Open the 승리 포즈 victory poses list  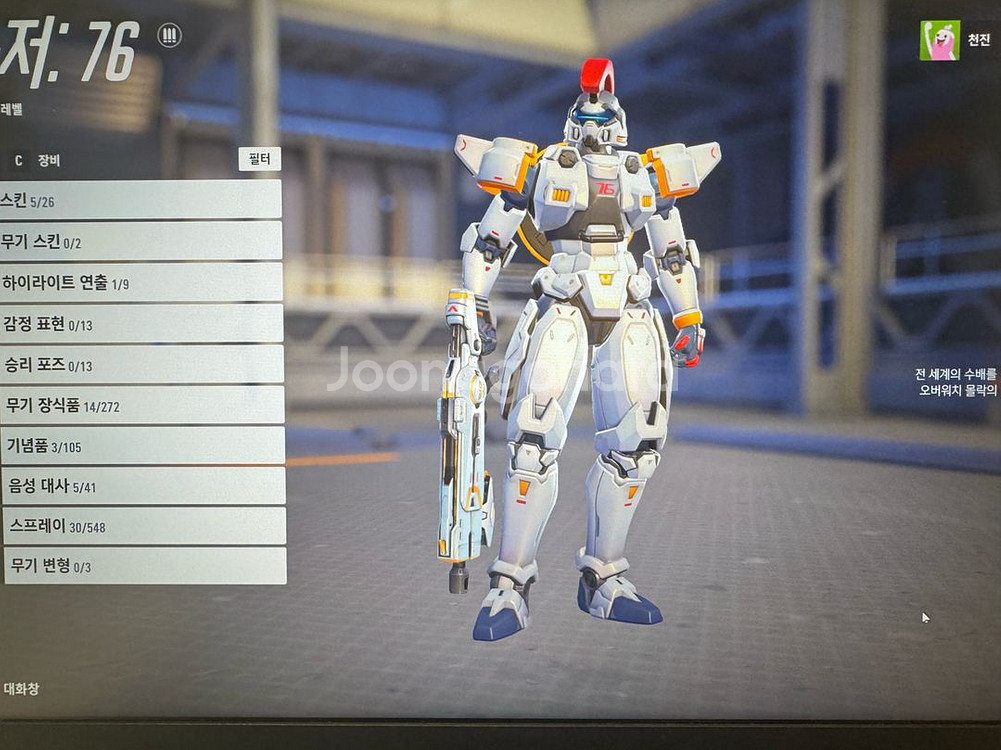(140, 365)
